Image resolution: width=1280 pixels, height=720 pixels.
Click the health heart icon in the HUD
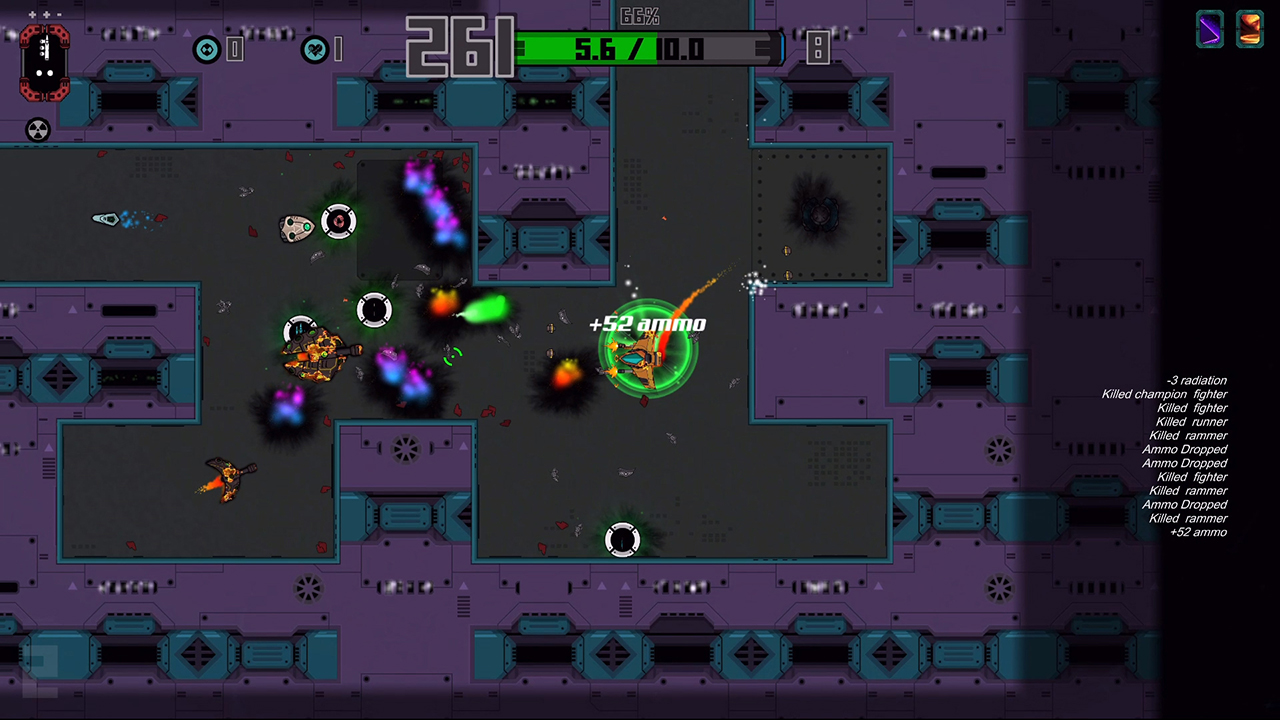pos(315,48)
